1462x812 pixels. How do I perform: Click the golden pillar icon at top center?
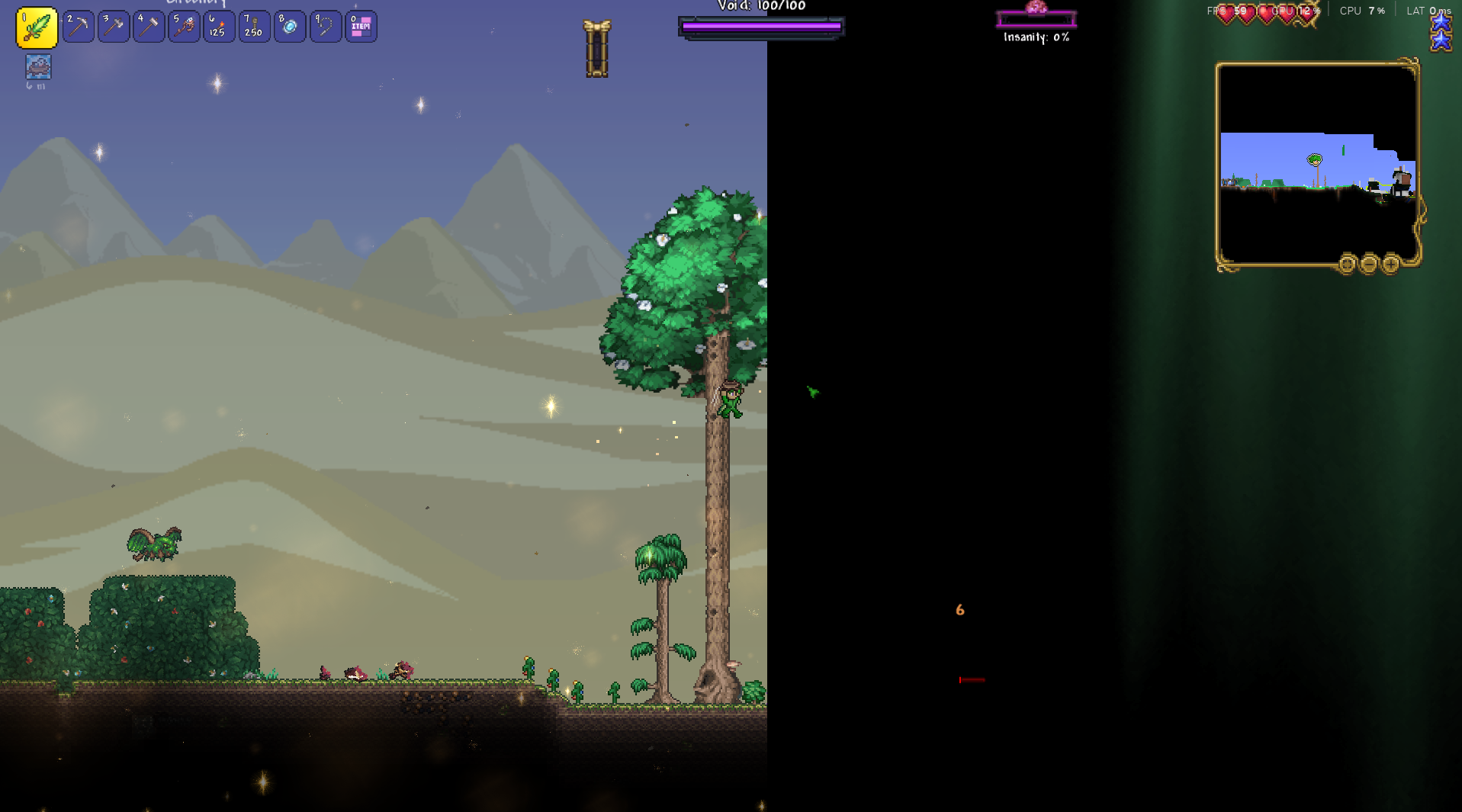pyautogui.click(x=596, y=50)
